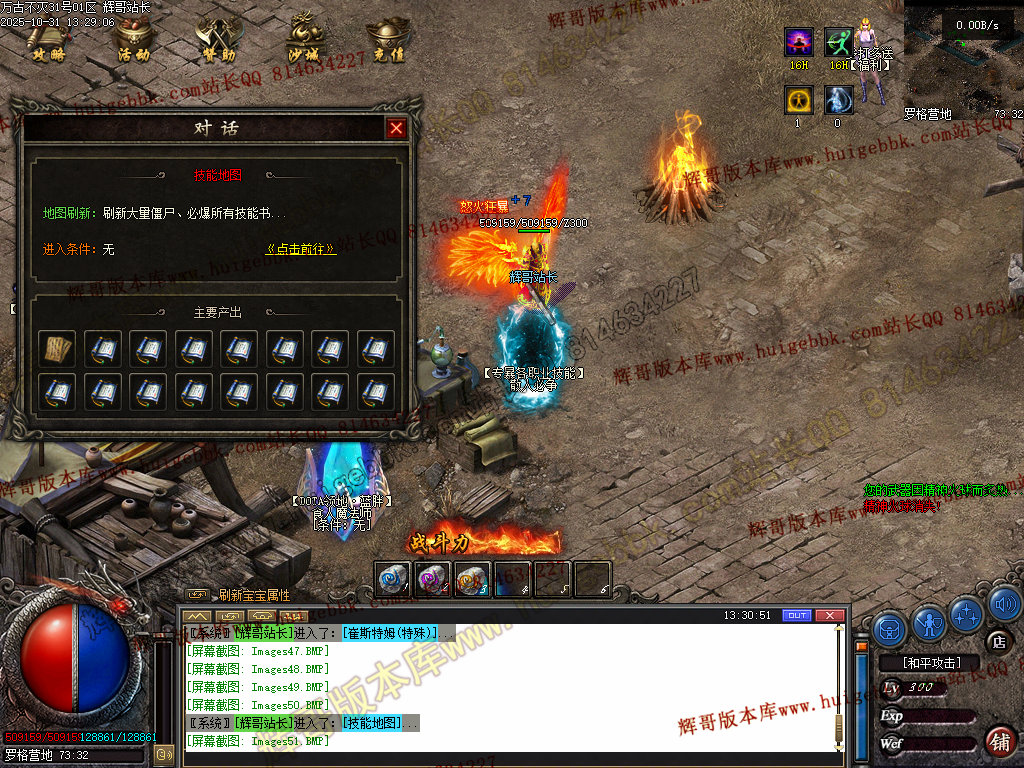Viewport: 1024px width, 768px height.
Task: Click the blue spirit skill icon
Action: (838, 100)
